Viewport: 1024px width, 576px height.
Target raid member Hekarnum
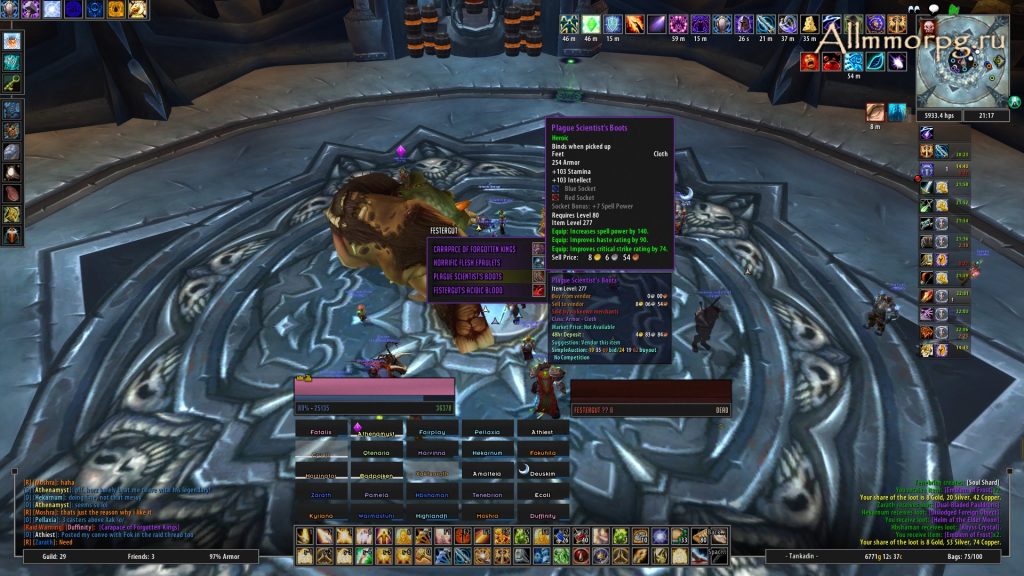[x=487, y=452]
